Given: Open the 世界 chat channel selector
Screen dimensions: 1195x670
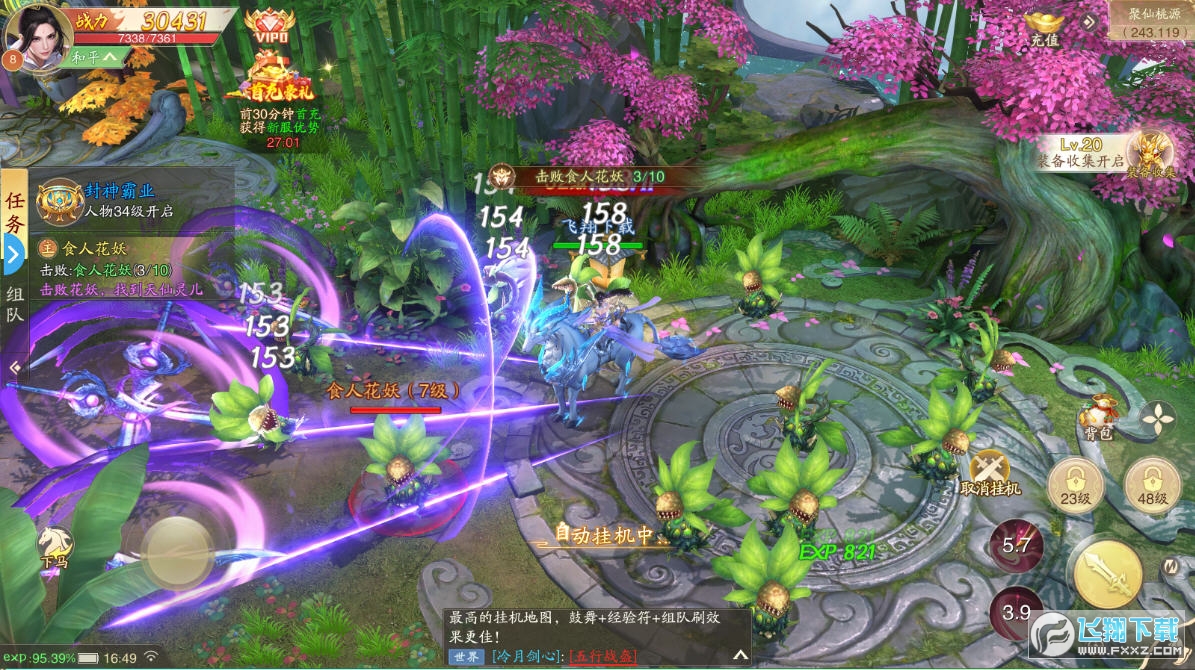Looking at the screenshot, I should pyautogui.click(x=466, y=656).
